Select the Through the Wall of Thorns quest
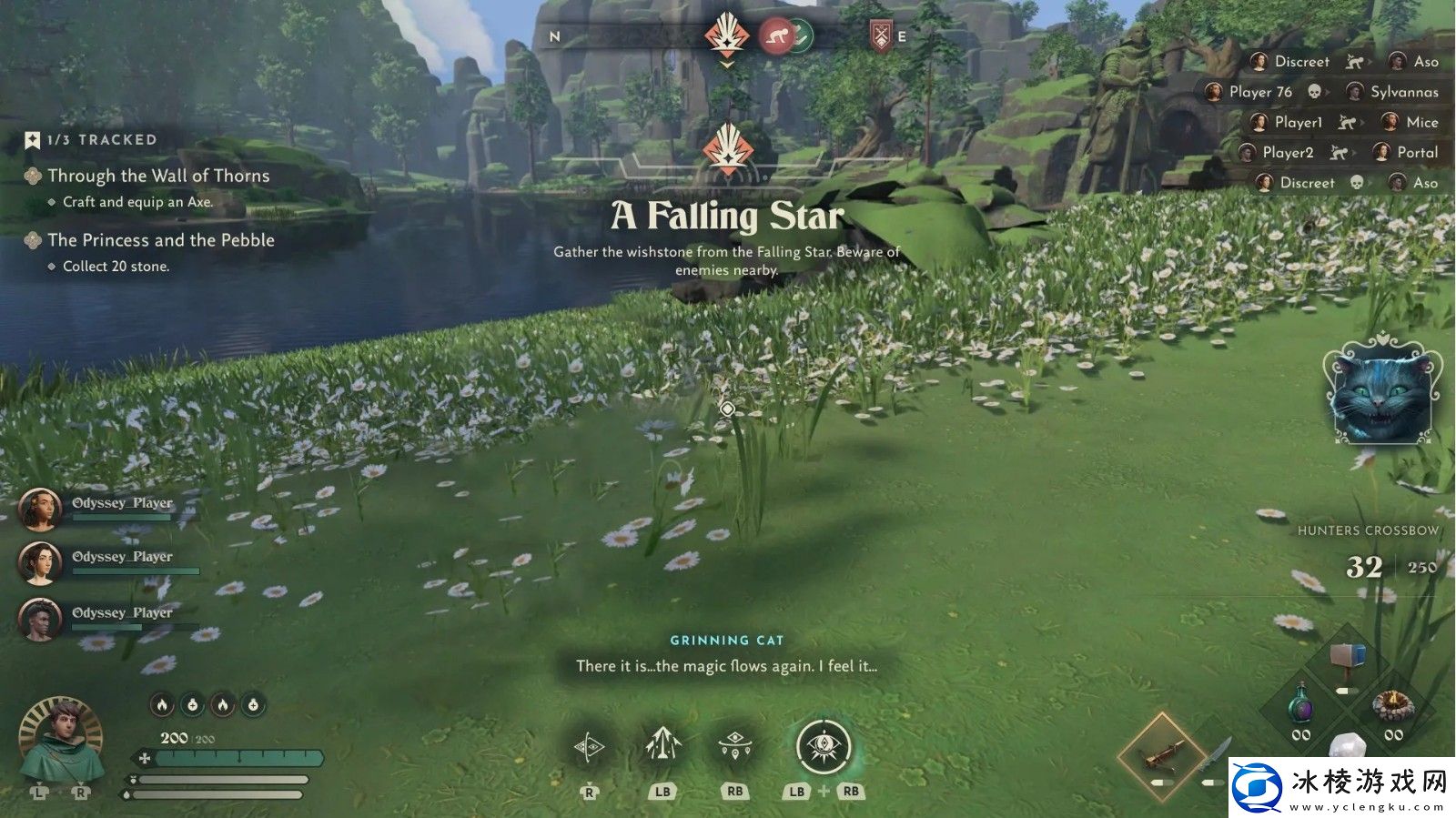 coord(158,176)
